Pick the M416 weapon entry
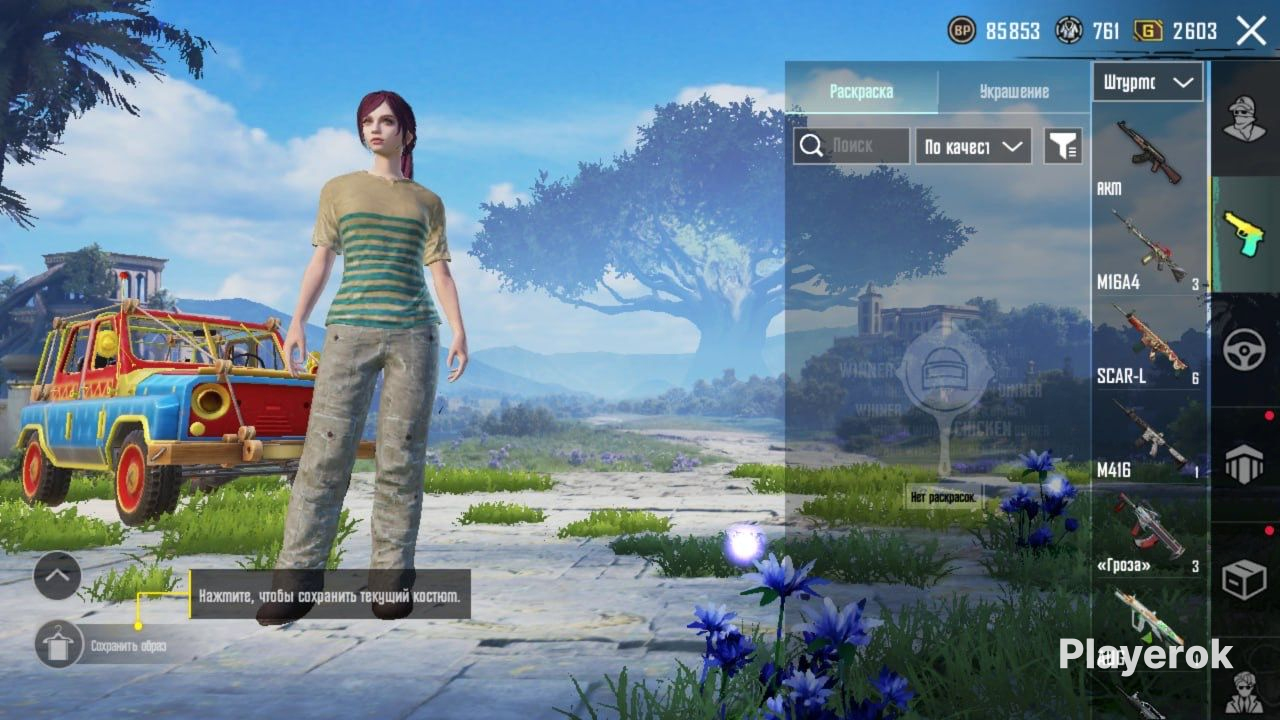The height and width of the screenshot is (720, 1280). point(1148,437)
